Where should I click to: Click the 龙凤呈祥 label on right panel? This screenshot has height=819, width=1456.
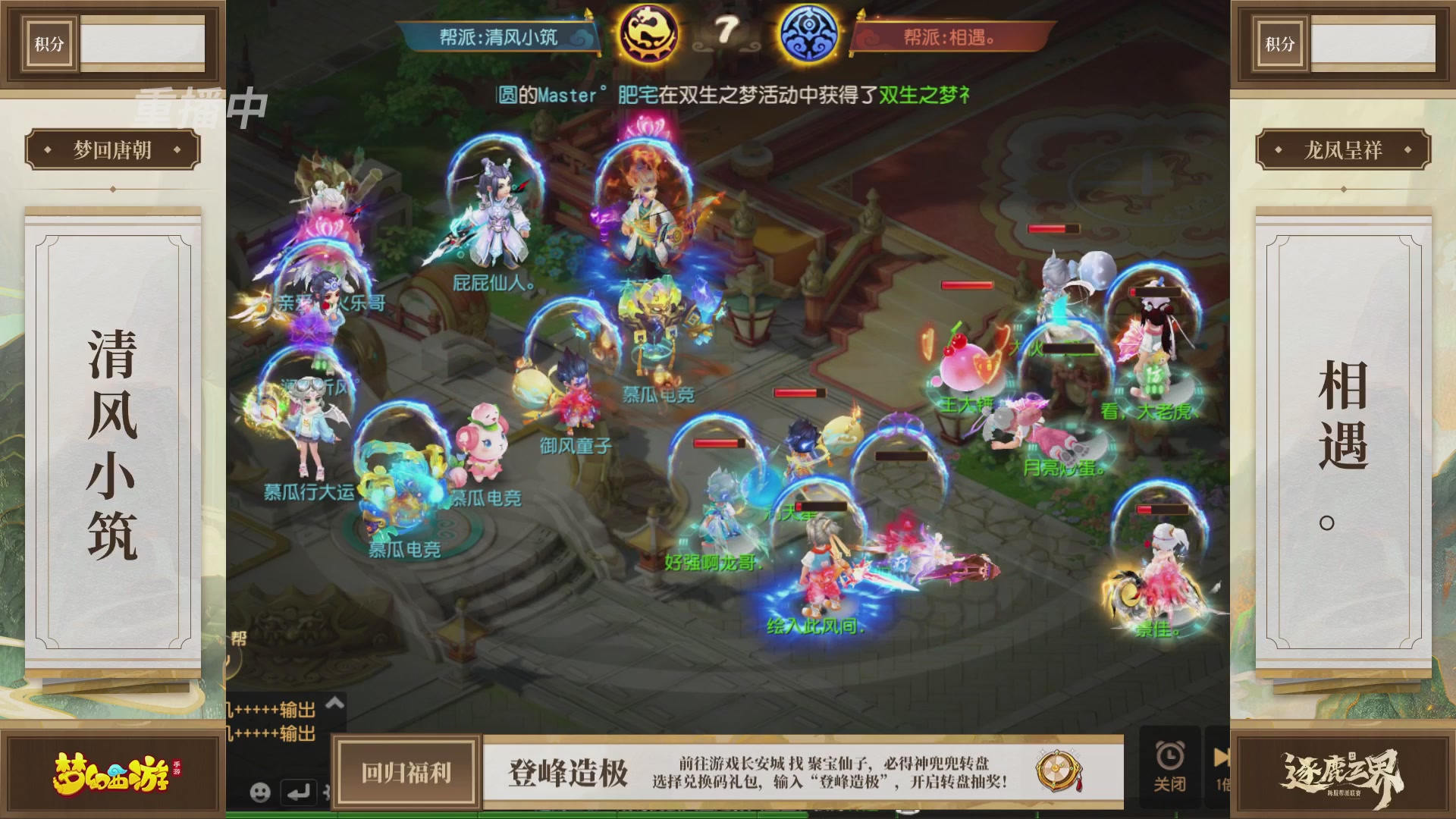(x=1345, y=150)
